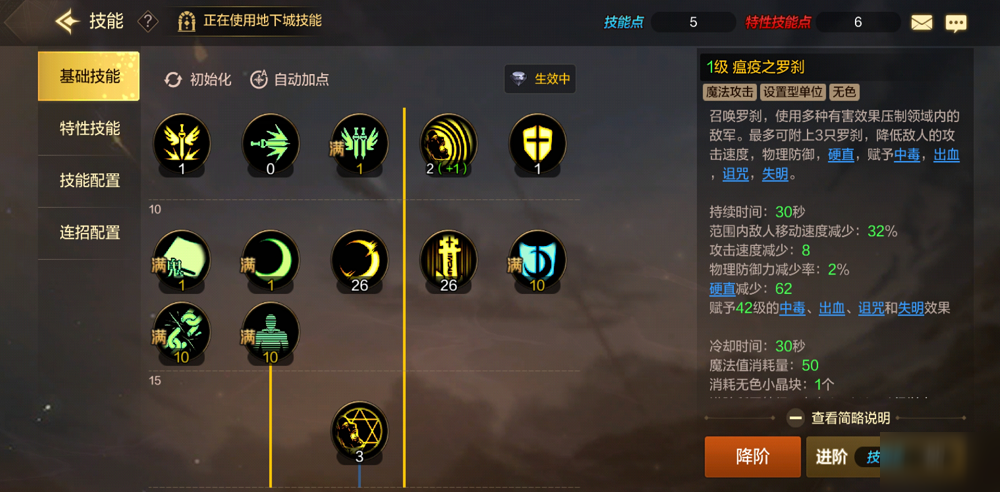Toggle the 生效中 status button
Screen dimensions: 1000x492
pyautogui.click(x=540, y=79)
